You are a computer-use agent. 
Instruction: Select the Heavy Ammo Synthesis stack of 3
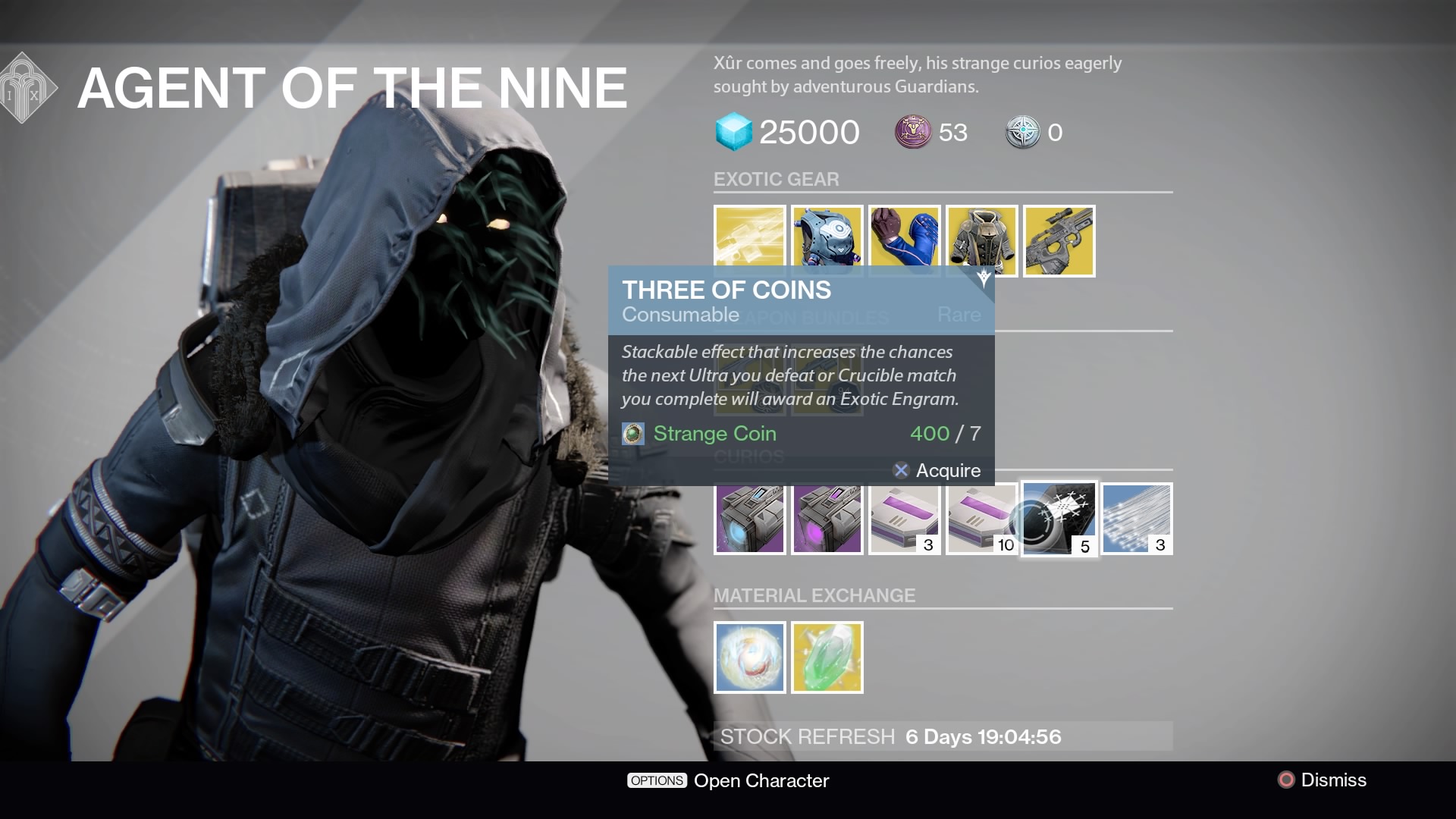[904, 519]
